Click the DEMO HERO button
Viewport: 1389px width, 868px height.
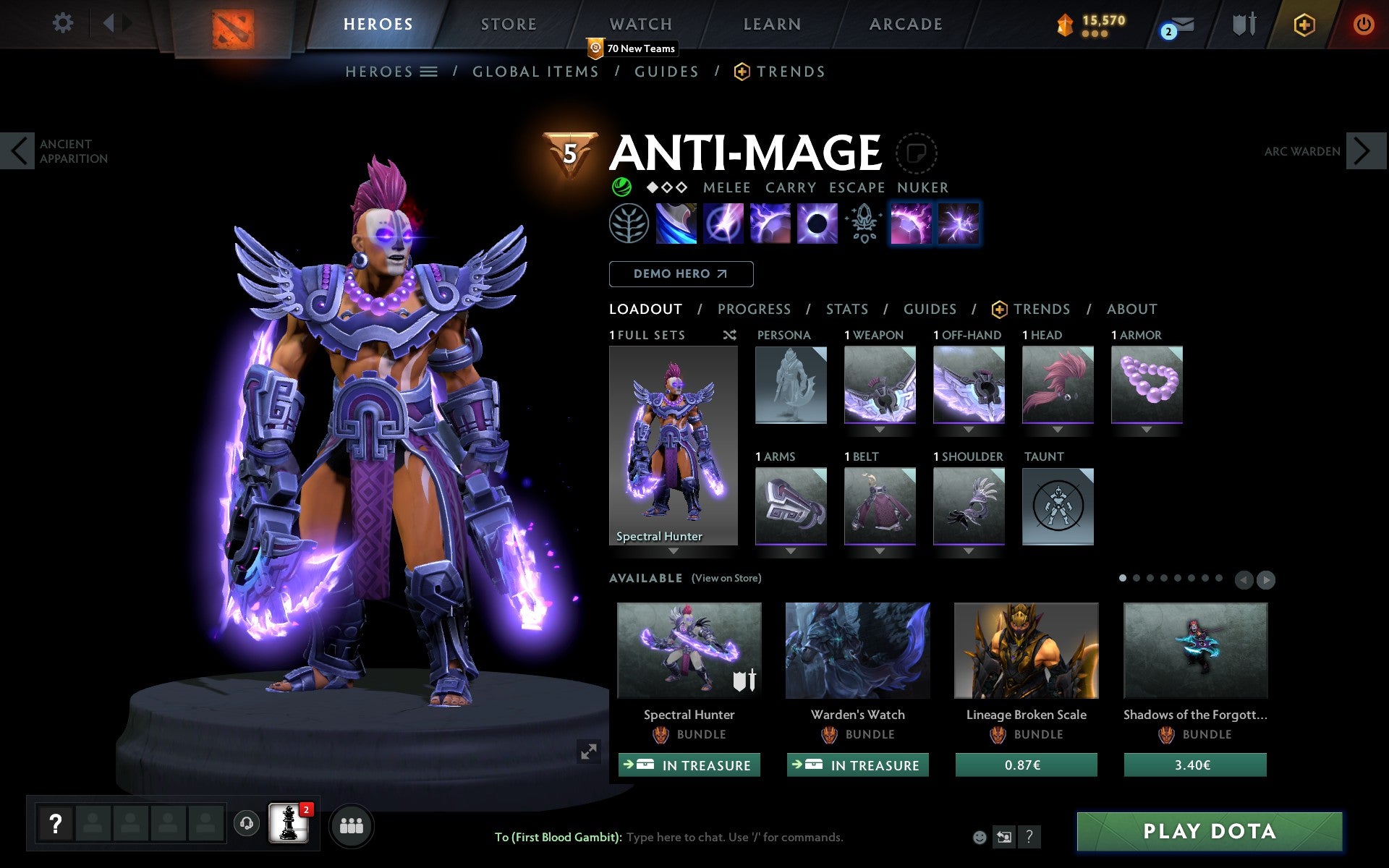[x=681, y=273]
